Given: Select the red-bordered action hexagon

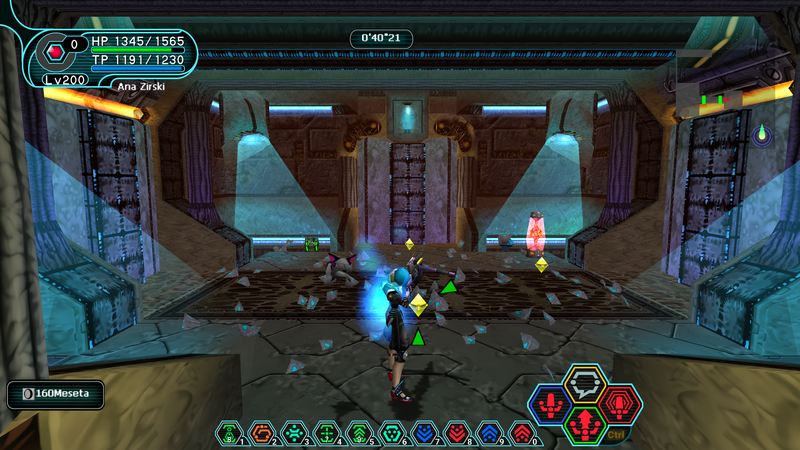Looking at the screenshot, I should (x=619, y=404).
